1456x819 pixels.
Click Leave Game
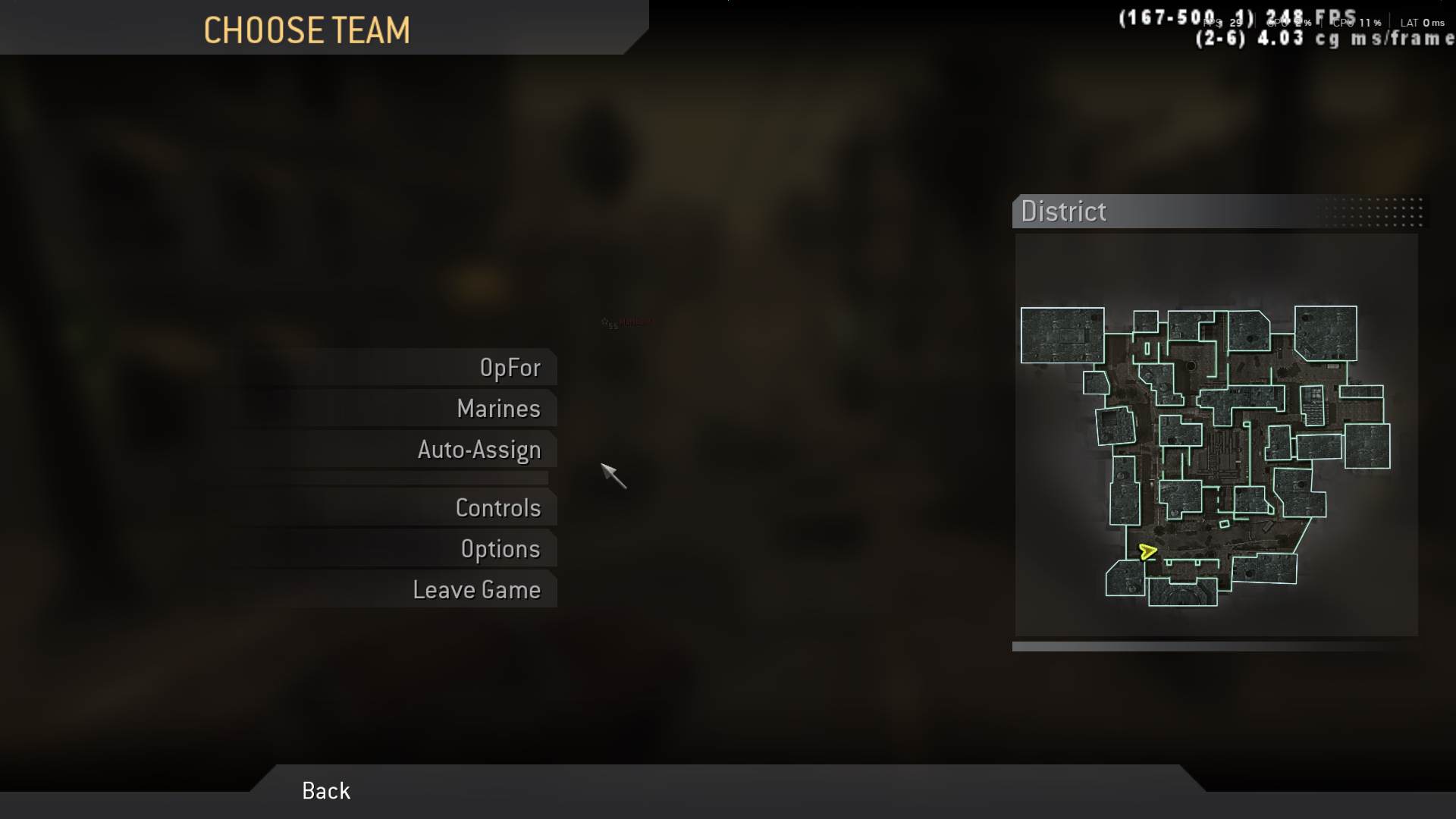tap(477, 589)
